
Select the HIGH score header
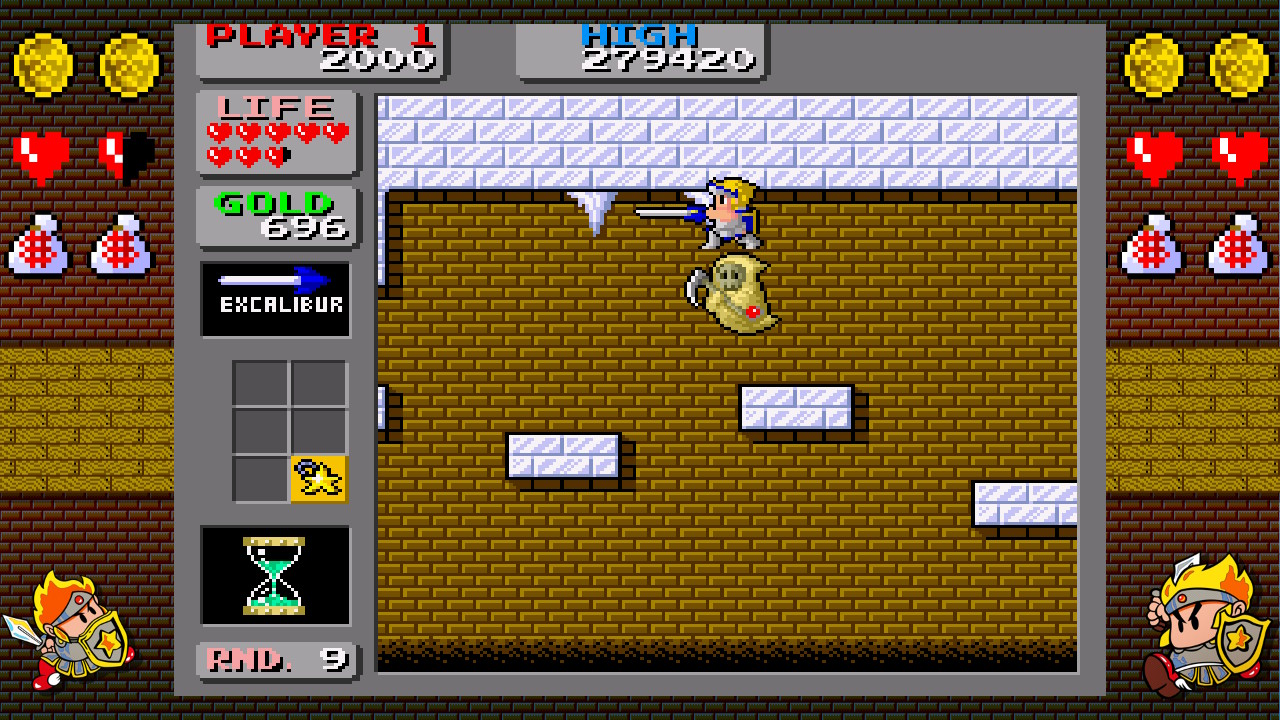coord(637,33)
